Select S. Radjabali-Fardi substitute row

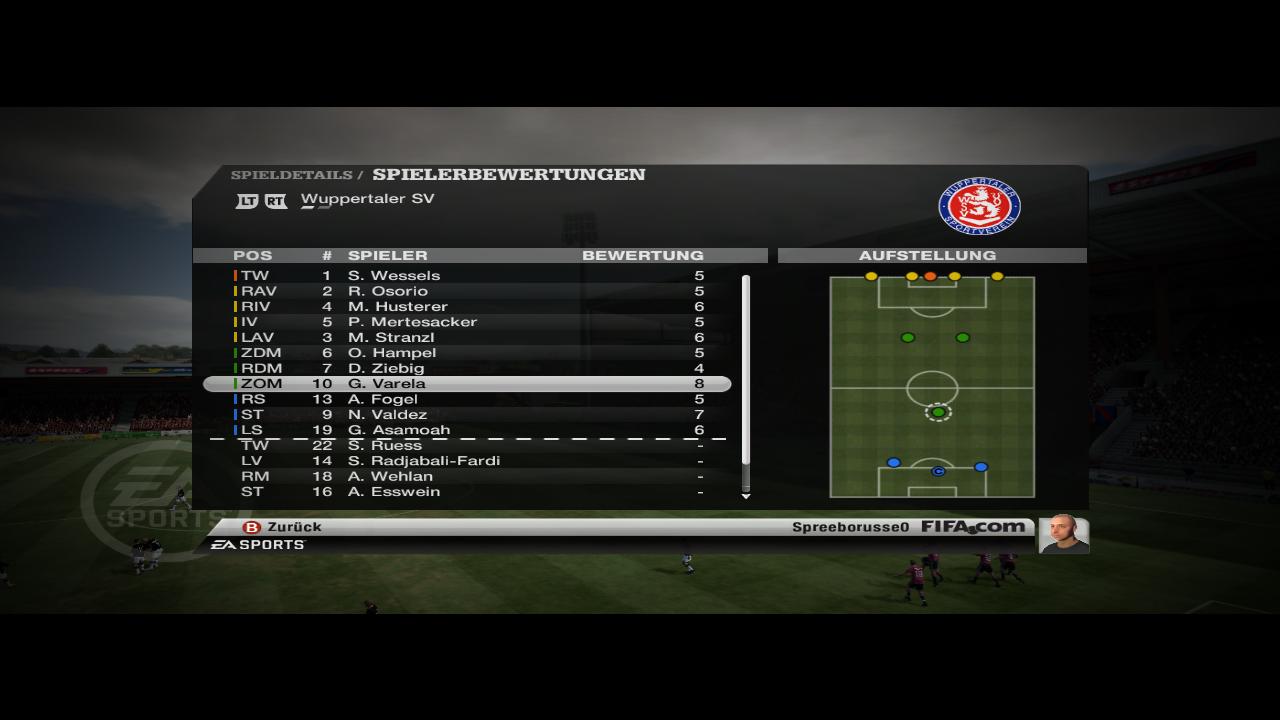tap(467, 461)
